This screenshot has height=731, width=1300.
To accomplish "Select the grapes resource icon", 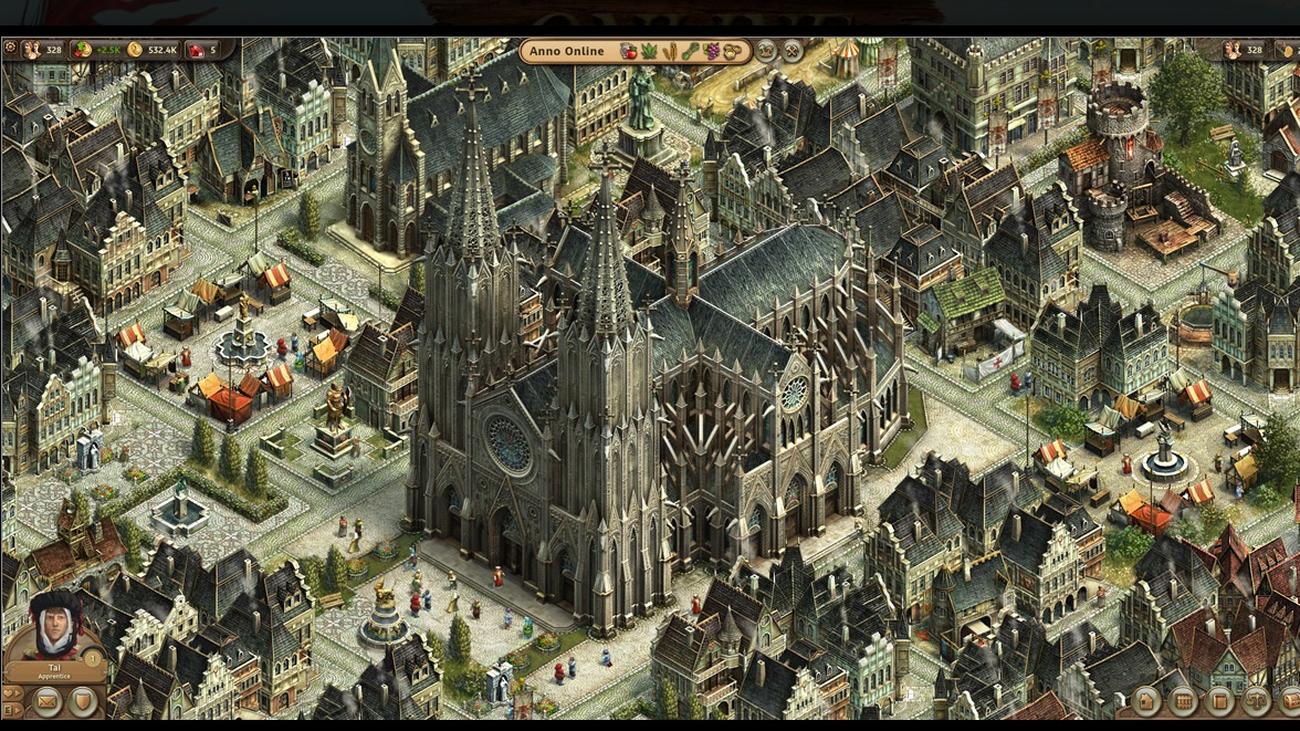I will point(712,51).
